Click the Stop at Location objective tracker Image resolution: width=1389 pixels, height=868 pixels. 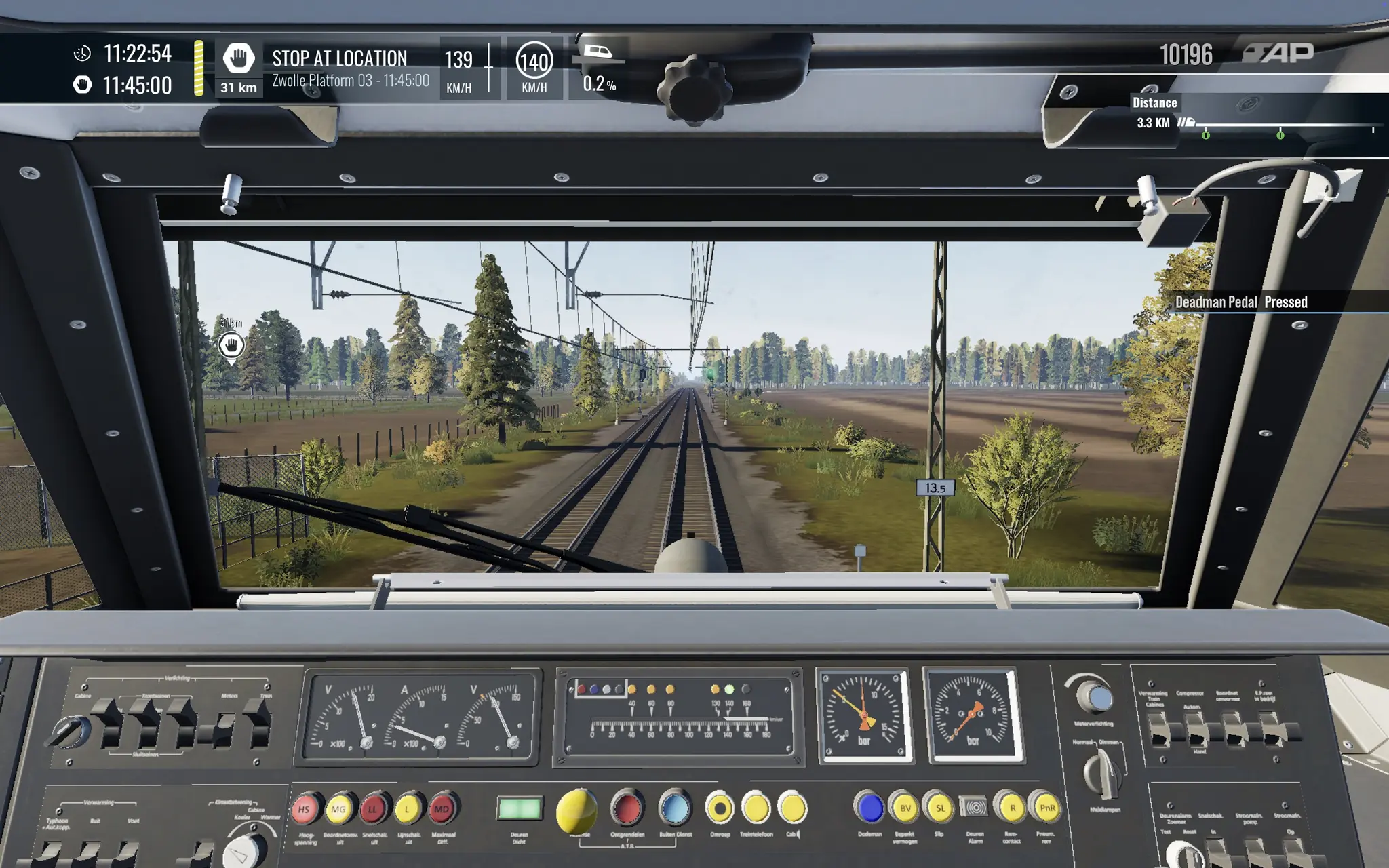[x=339, y=68]
